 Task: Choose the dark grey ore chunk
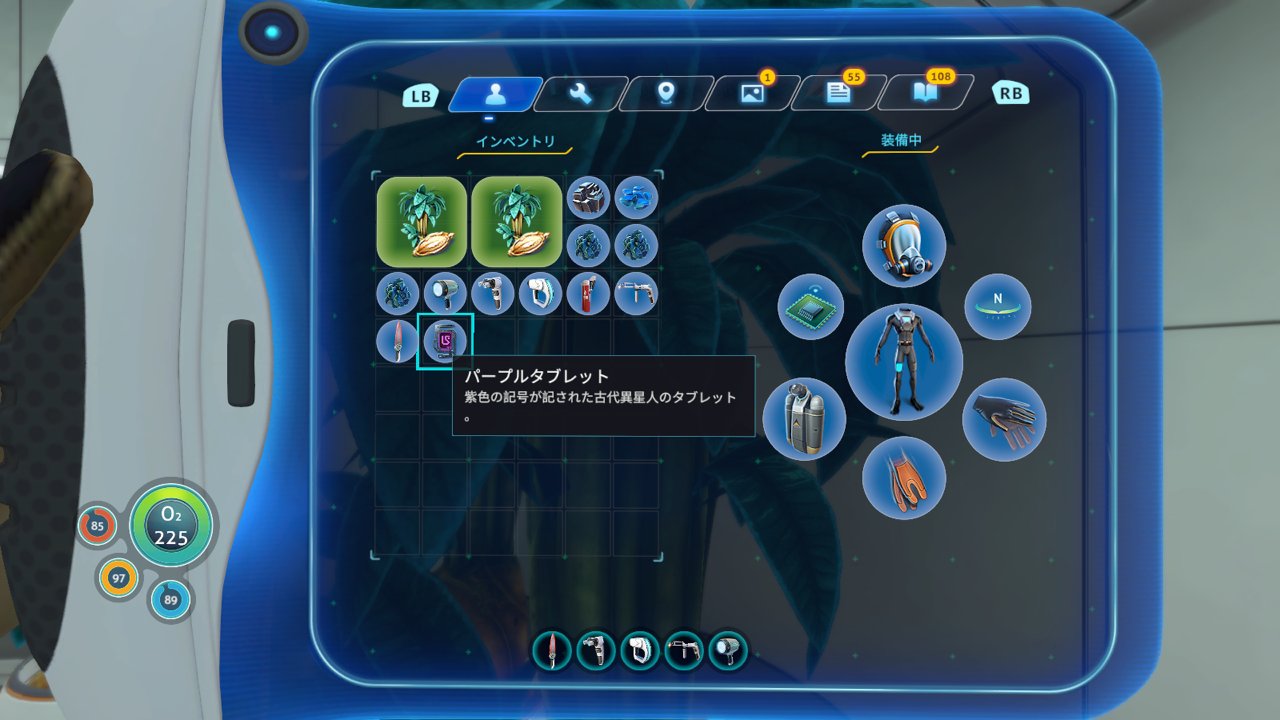588,198
